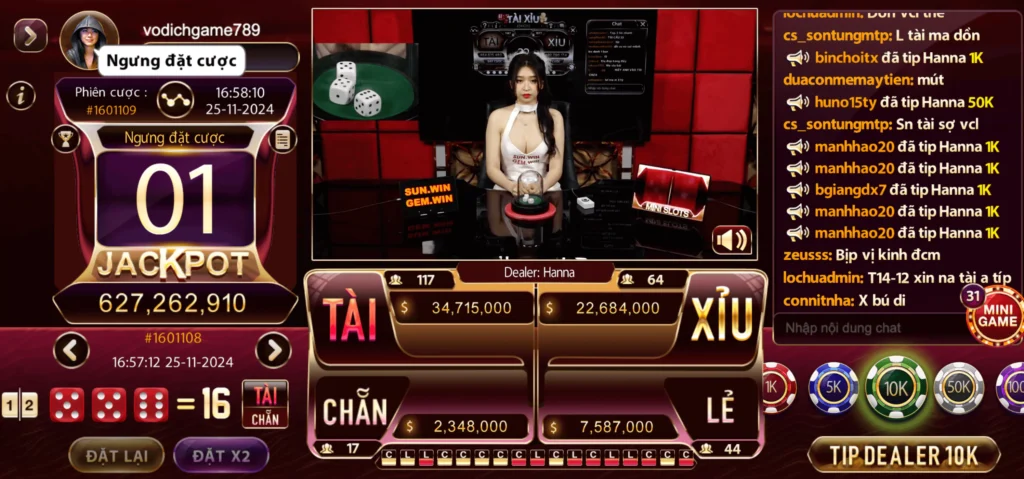The height and width of the screenshot is (479, 1024).
Task: Pick the 50K grey chip
Action: tap(958, 387)
